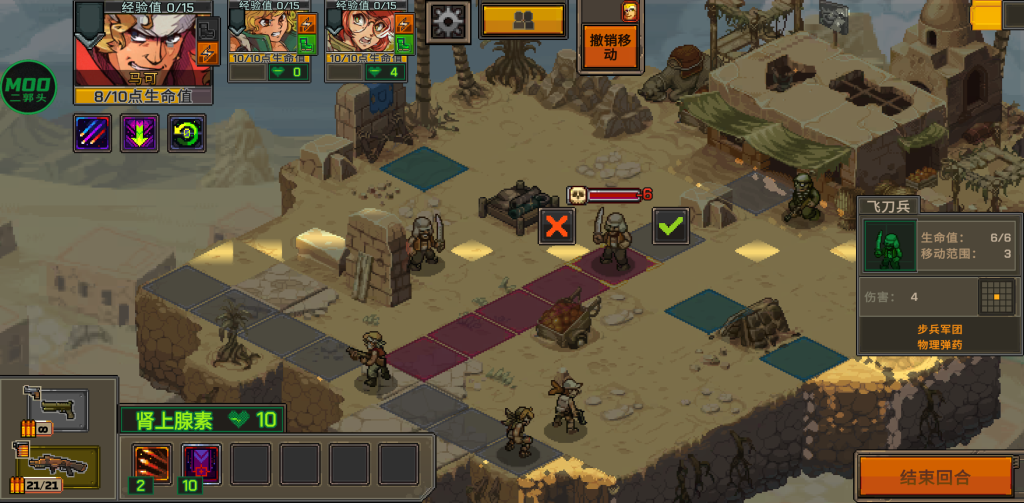Use the orange burst-fire ability costing 2

pyautogui.click(x=152, y=464)
